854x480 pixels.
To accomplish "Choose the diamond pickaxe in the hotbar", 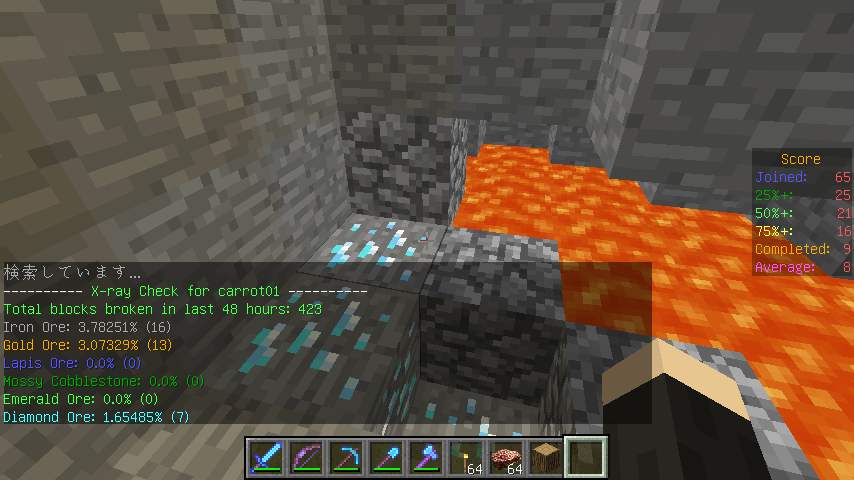I will 346,457.
